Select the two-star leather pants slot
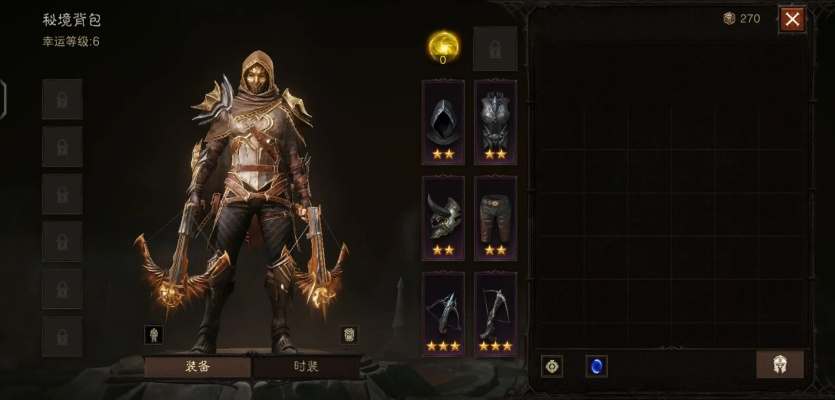The height and width of the screenshot is (400, 835). tap(495, 218)
